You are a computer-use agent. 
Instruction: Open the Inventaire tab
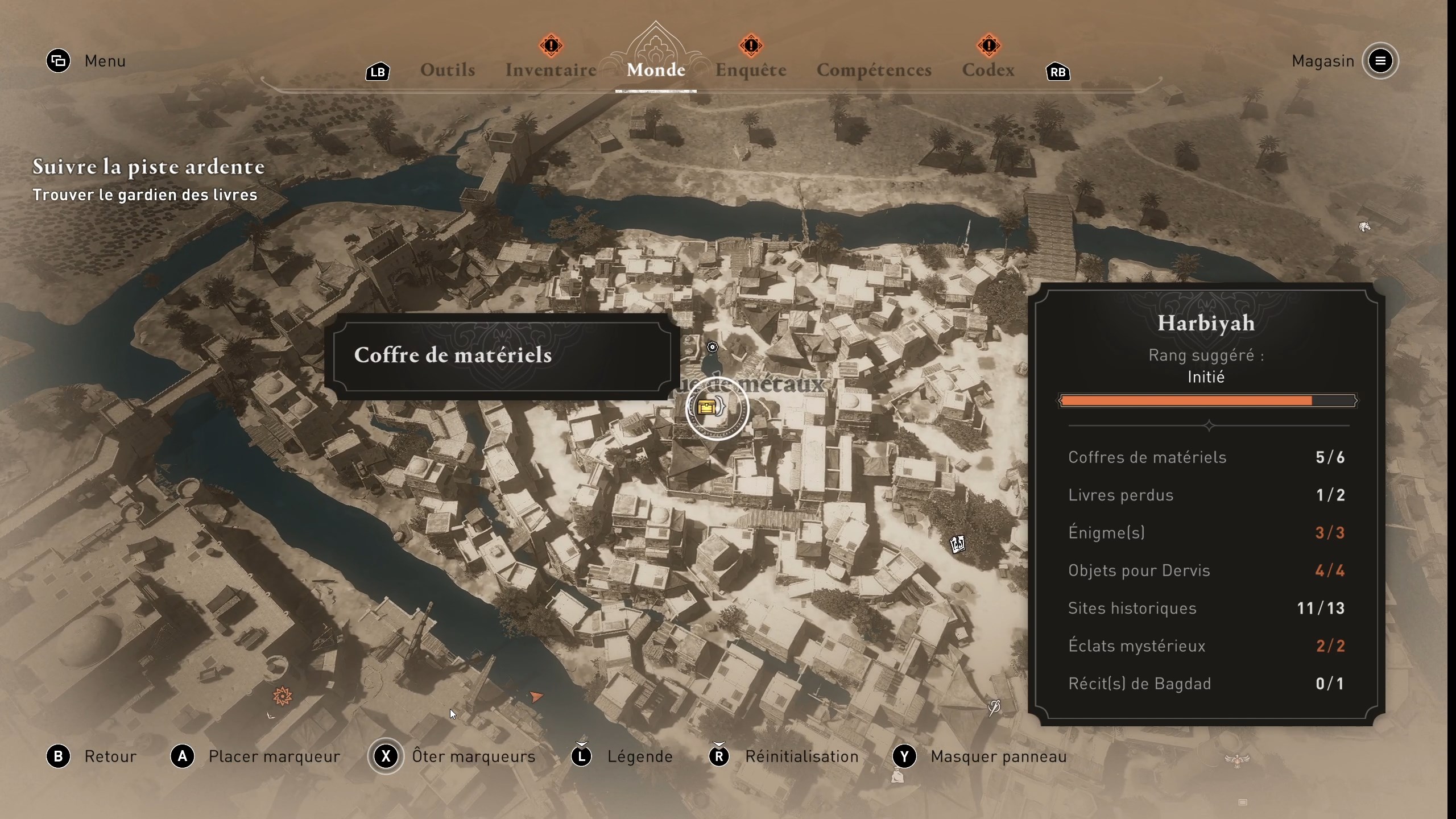point(551,70)
